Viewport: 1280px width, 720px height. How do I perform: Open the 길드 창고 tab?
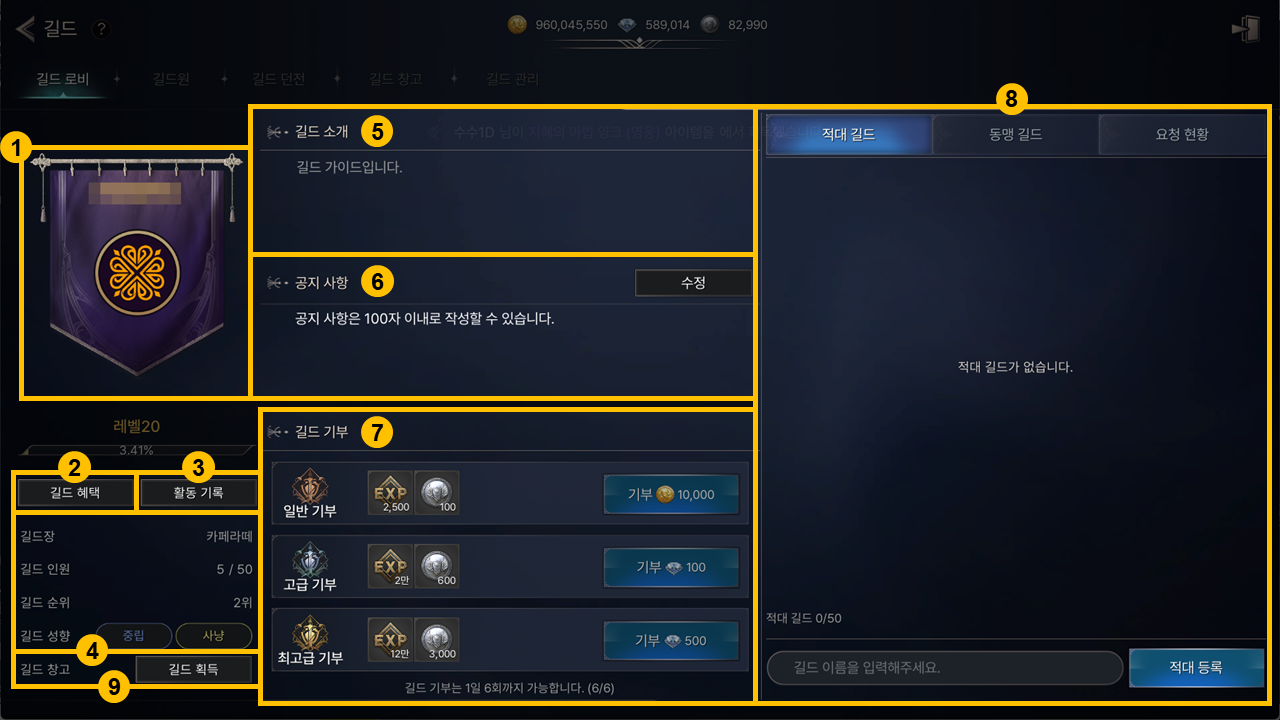[x=395, y=79]
